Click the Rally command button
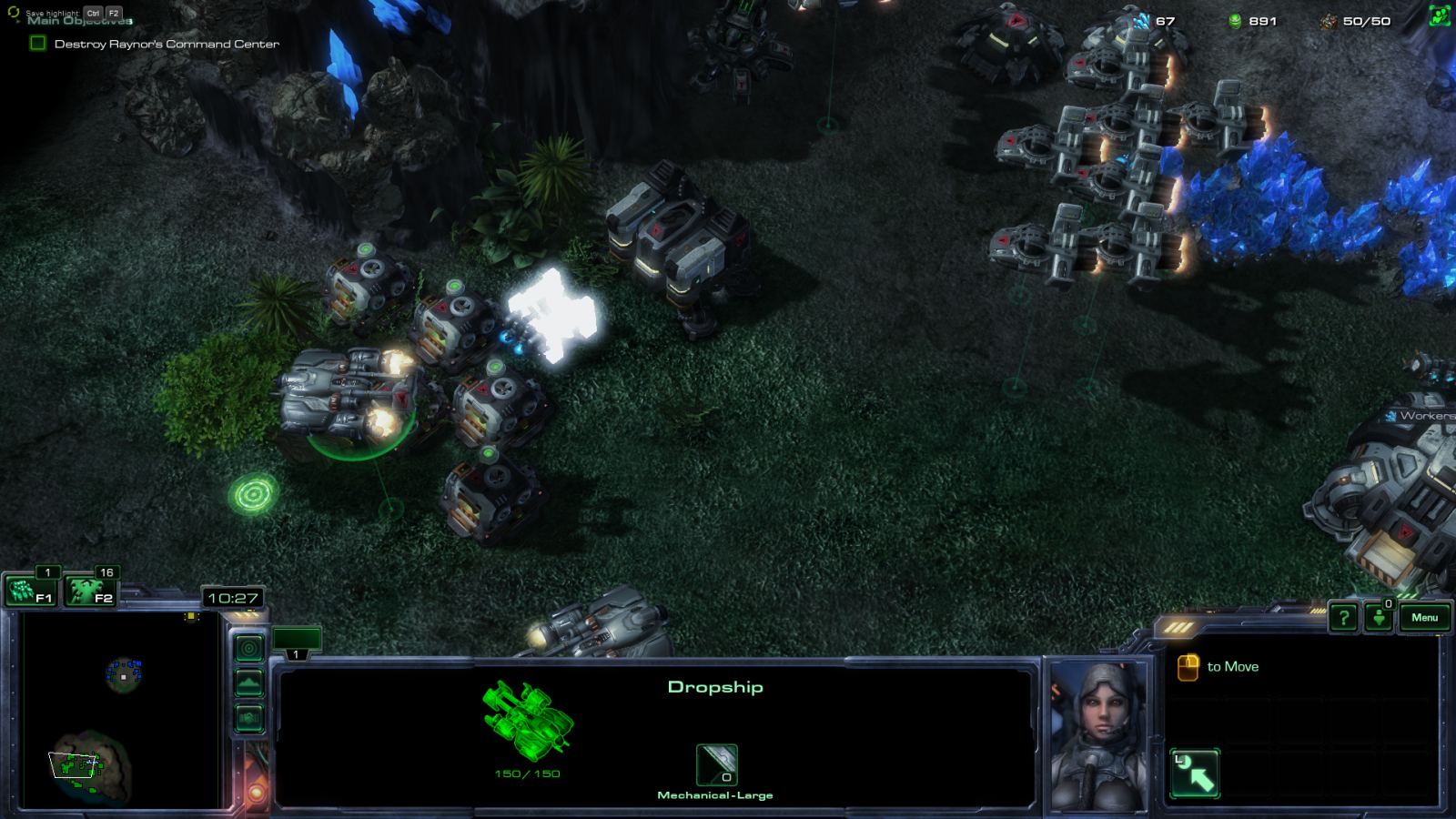This screenshot has width=1456, height=819. click(x=1195, y=773)
